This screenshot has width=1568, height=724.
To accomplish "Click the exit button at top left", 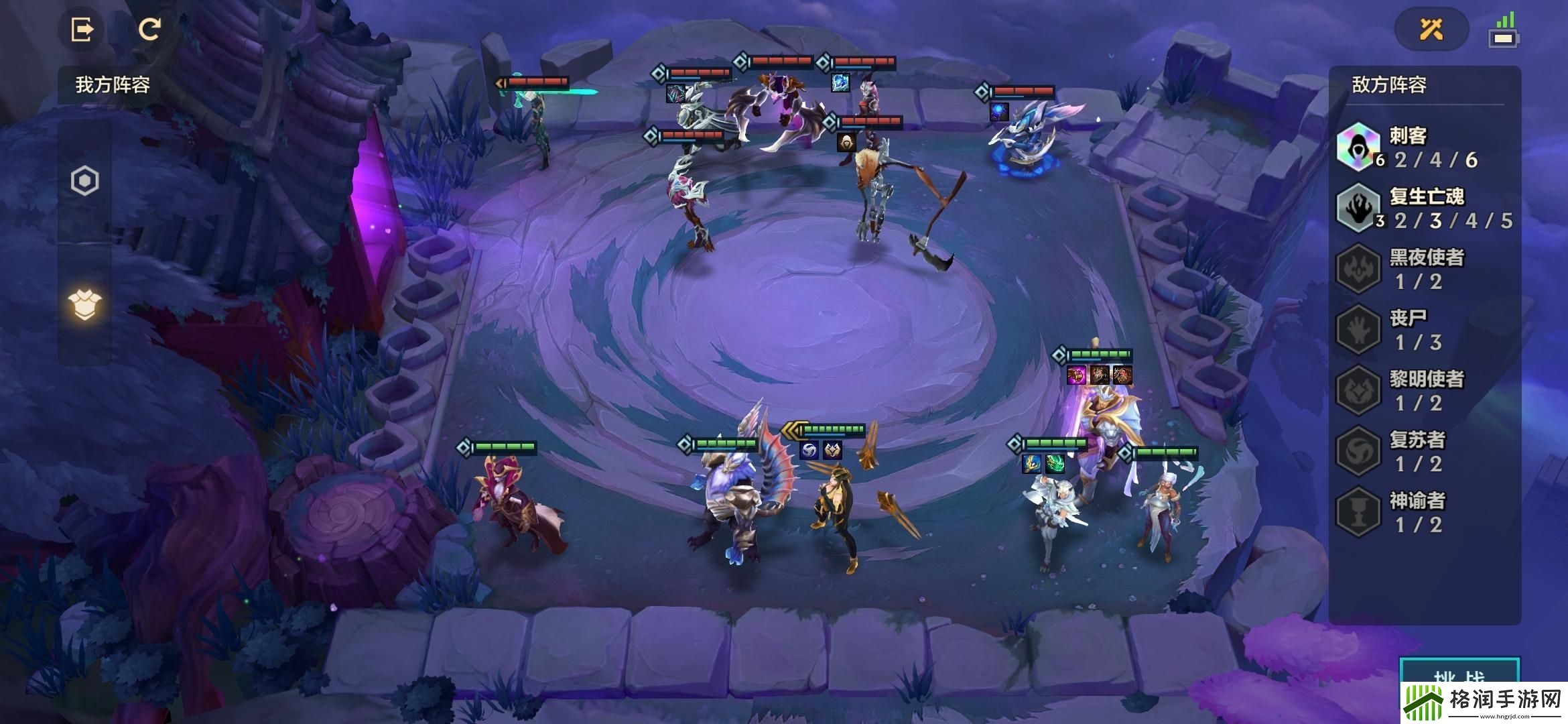I will pyautogui.click(x=82, y=29).
